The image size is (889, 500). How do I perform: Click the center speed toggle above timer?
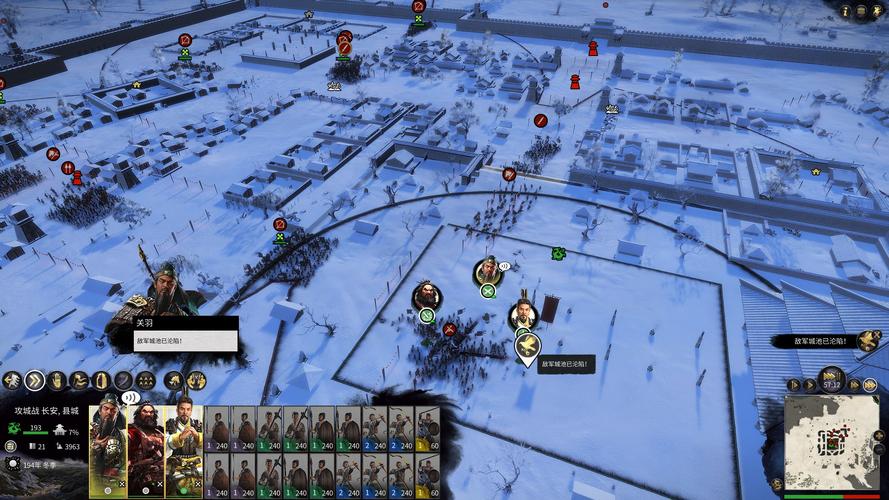point(832,374)
